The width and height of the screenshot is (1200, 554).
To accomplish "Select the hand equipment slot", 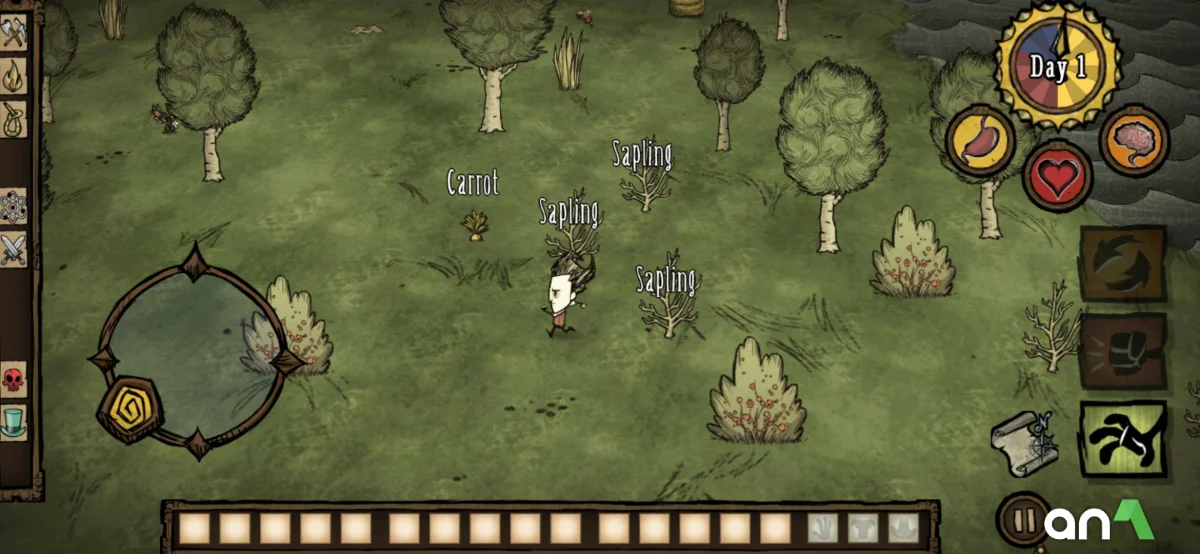I will click(x=821, y=527).
